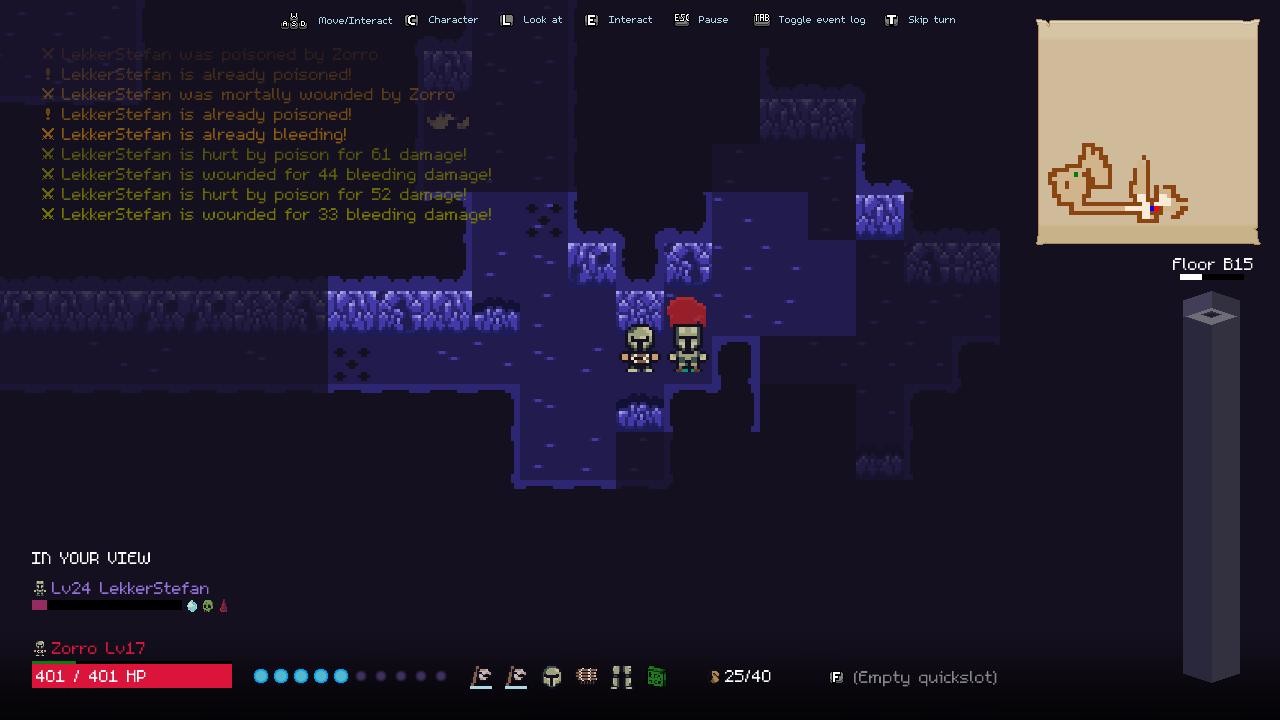Screen dimensions: 1280x720
Task: Click the Interact command label
Action: click(x=619, y=19)
